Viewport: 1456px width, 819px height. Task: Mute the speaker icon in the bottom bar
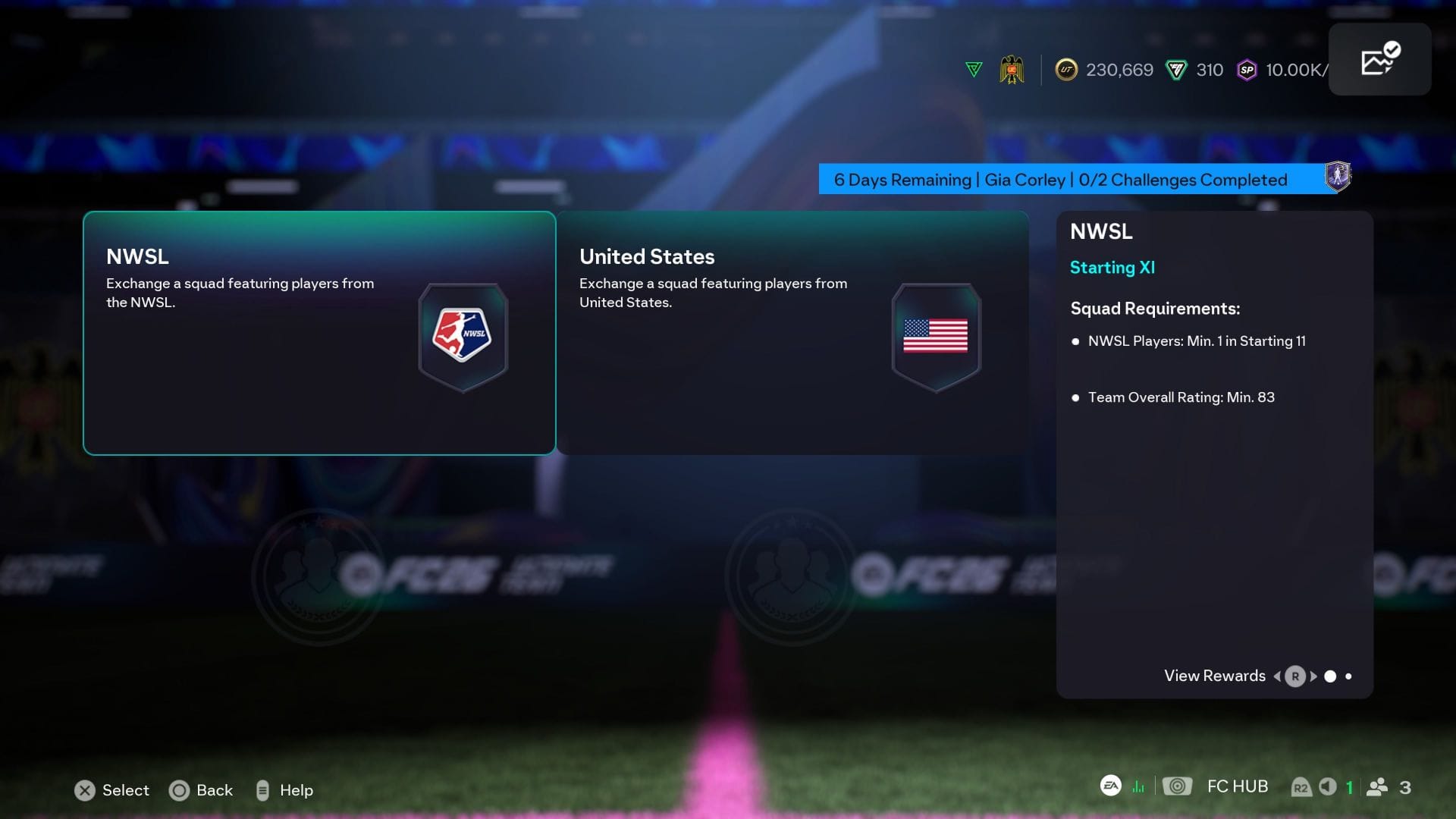[1328, 786]
